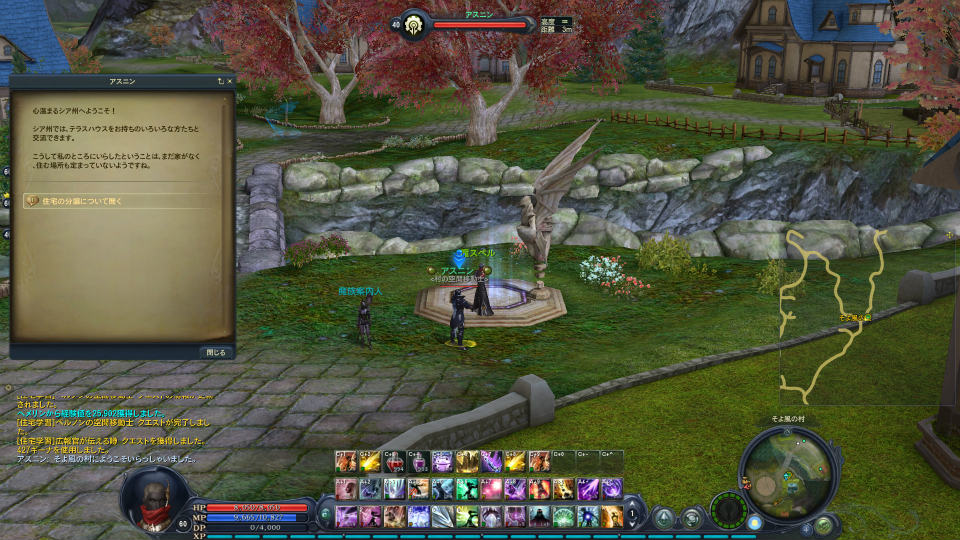
Task: Click the crystal icon button left of minimap
Action: [x=663, y=517]
